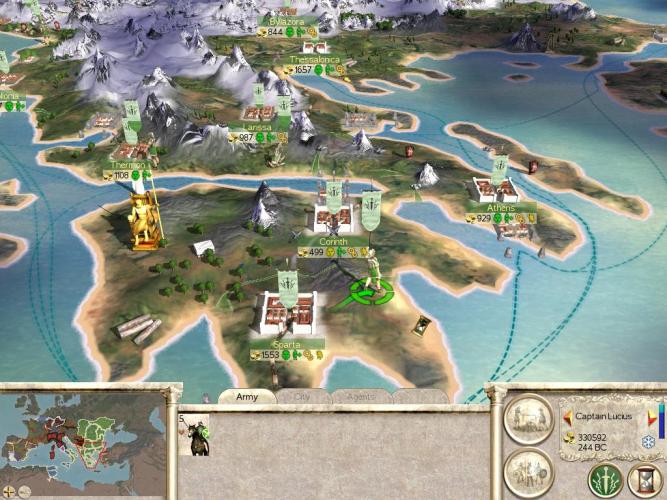Select the Larissa settlement label
Image resolution: width=667 pixels, height=500 pixels.
coord(258,127)
